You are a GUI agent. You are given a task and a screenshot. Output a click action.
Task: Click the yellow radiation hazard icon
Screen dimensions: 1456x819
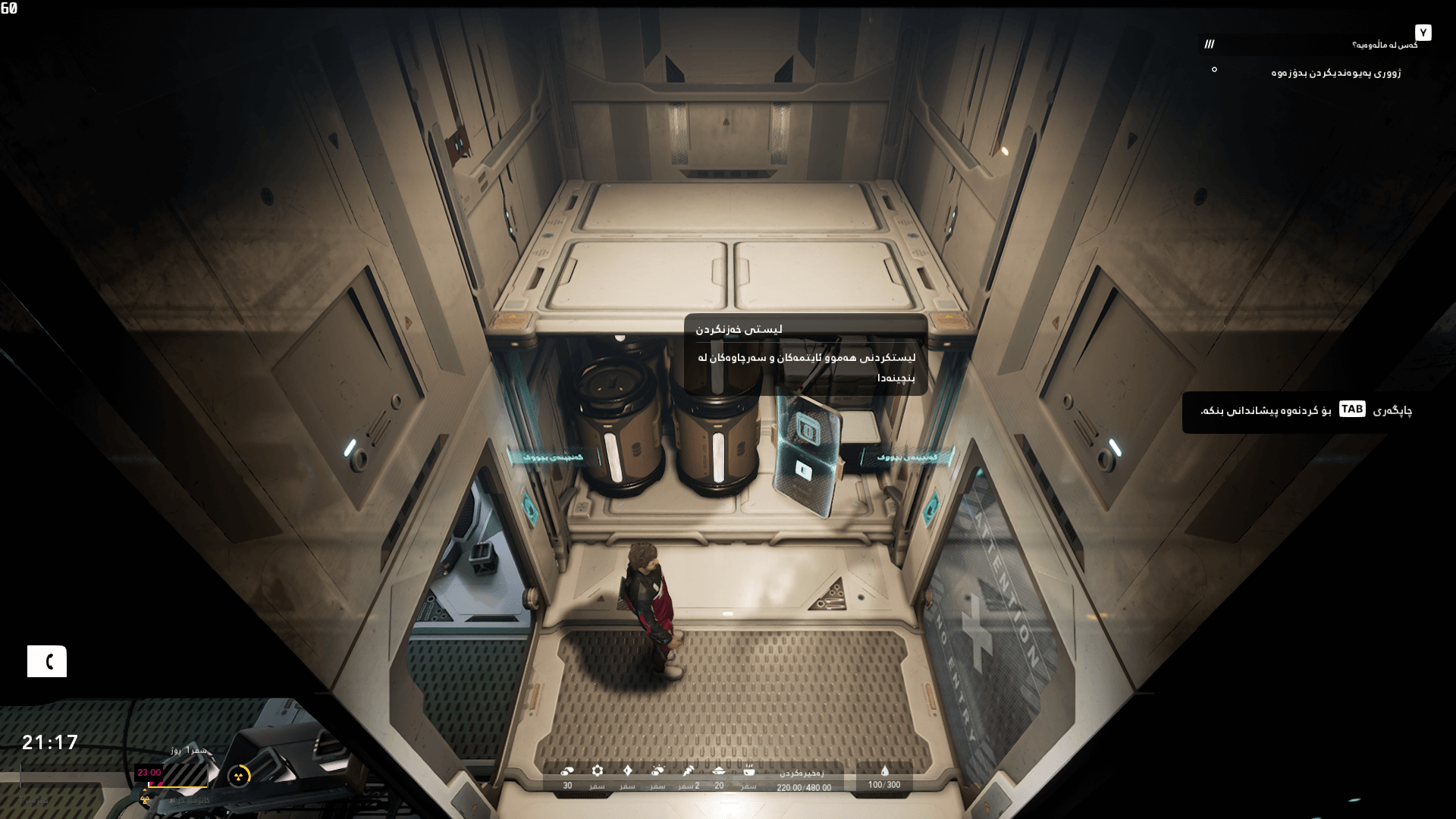pos(239,774)
